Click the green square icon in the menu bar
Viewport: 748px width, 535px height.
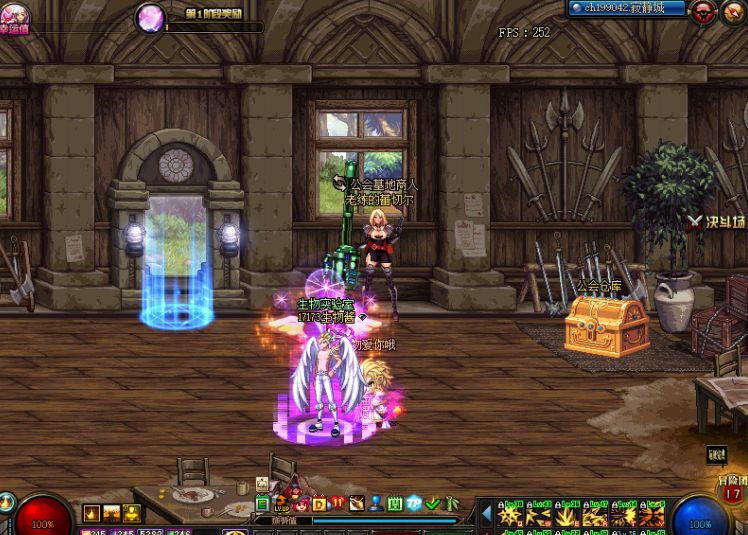point(263,503)
